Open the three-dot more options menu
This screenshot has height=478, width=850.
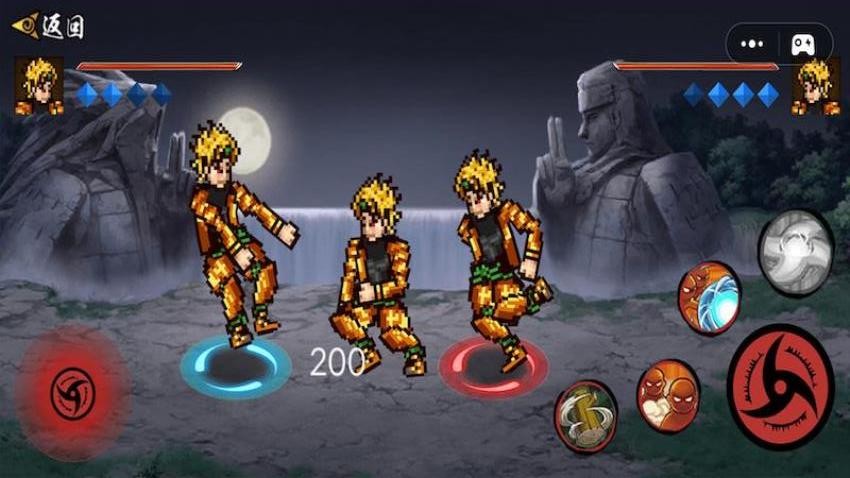coord(752,44)
